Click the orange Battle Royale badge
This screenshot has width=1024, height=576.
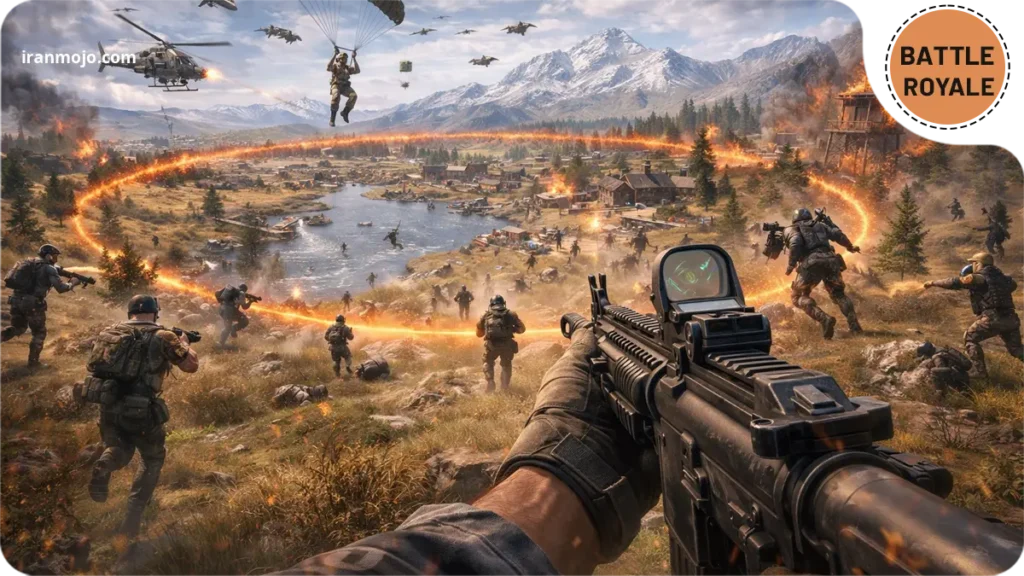(946, 67)
